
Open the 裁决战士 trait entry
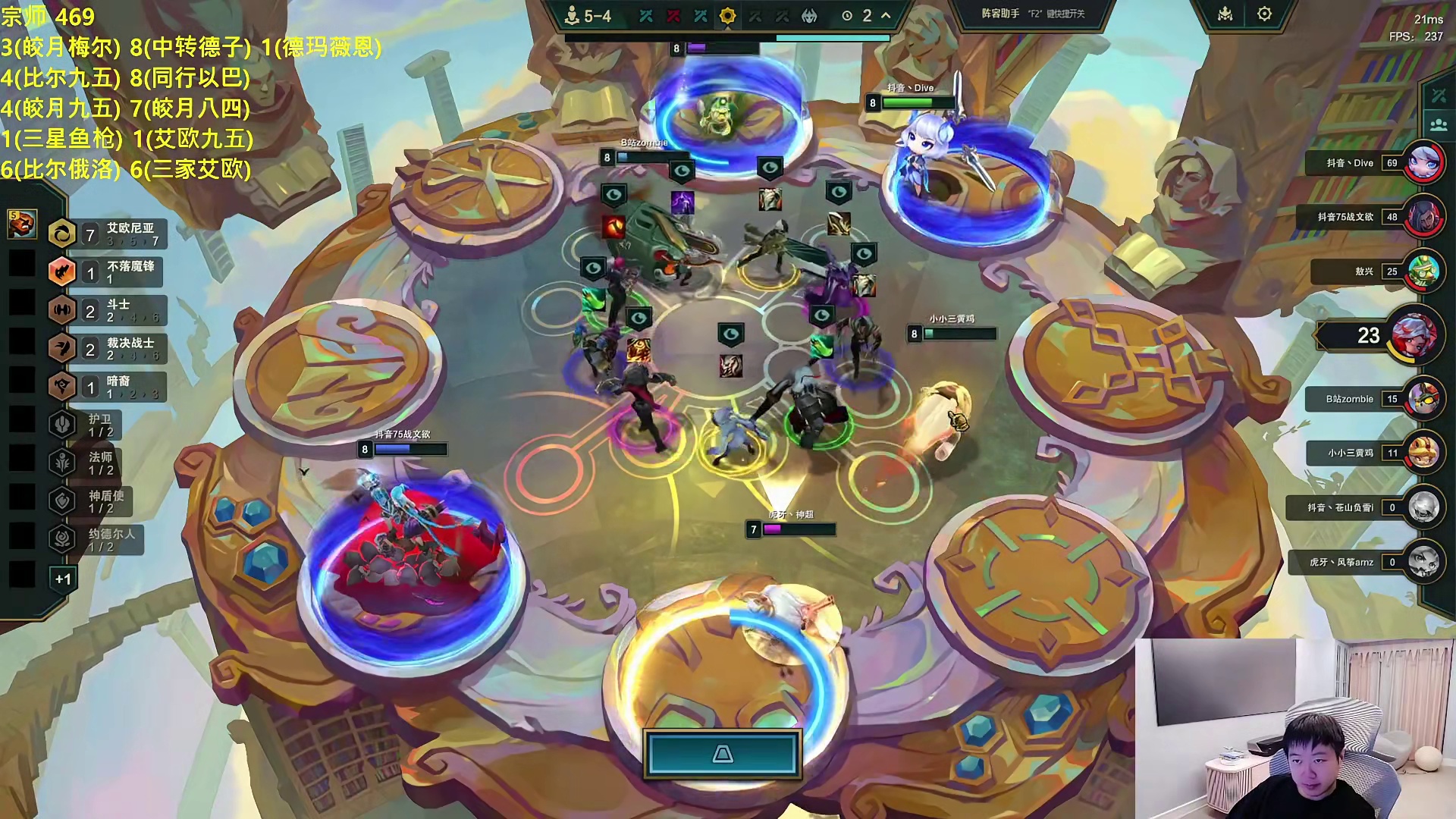tap(106, 349)
